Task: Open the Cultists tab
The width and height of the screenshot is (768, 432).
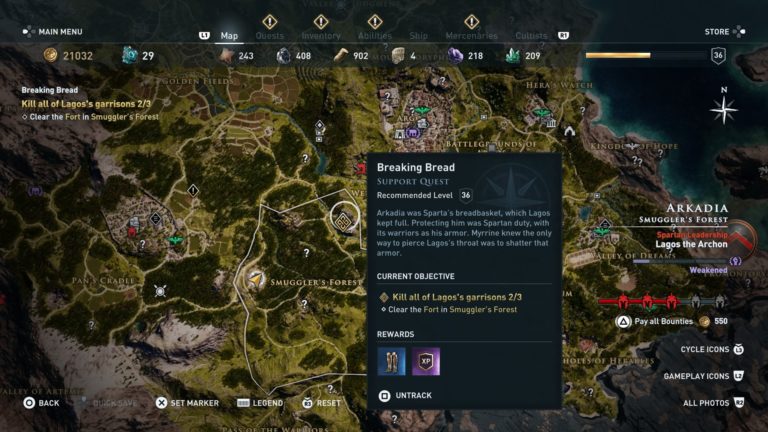Action: pos(531,36)
